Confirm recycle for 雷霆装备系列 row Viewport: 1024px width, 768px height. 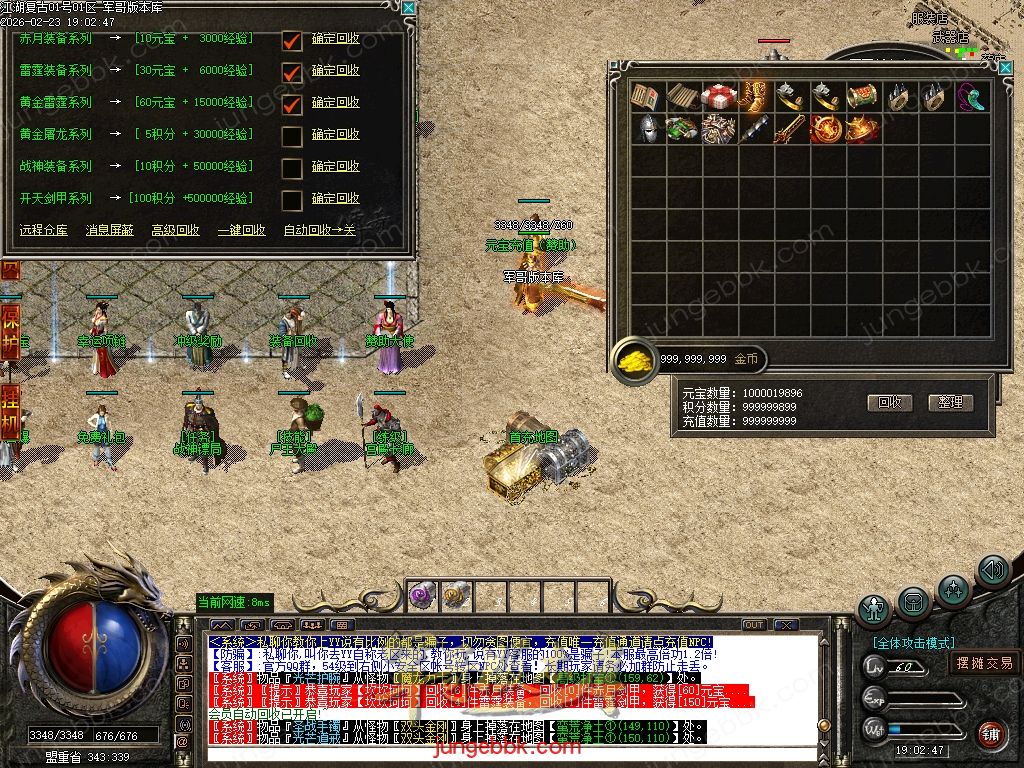point(335,71)
